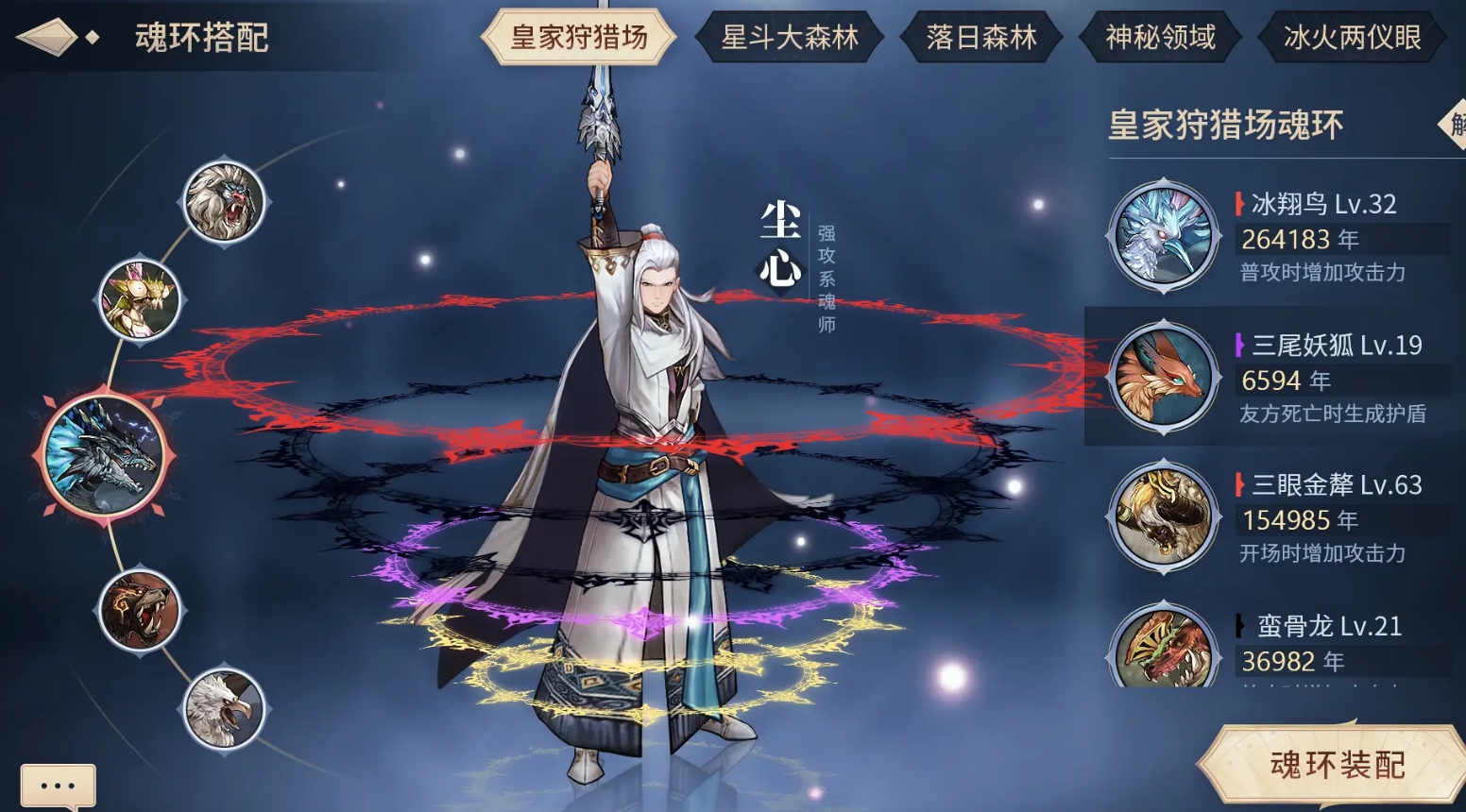
Task: Click the 落日森林 hunting ground label
Action: [980, 38]
